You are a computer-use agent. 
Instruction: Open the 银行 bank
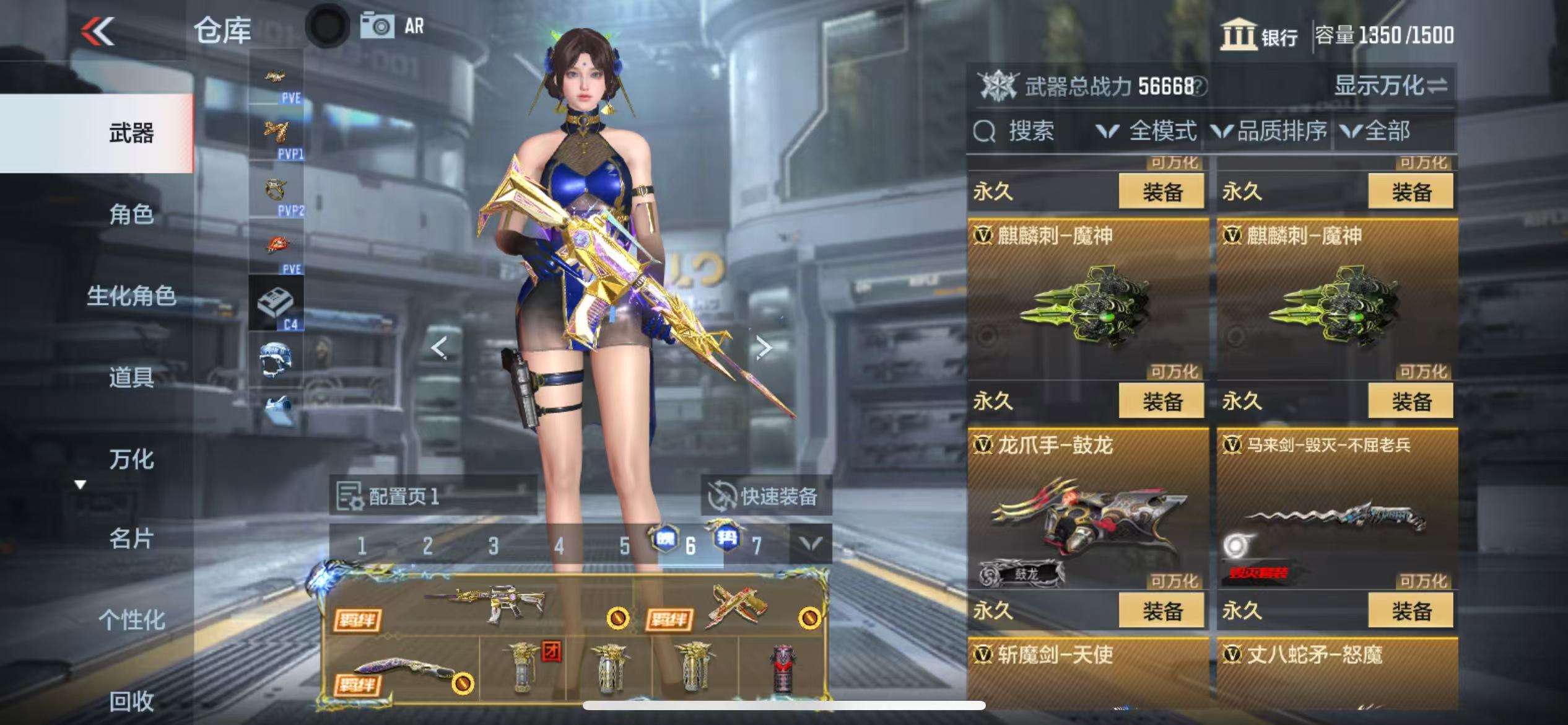pyautogui.click(x=1259, y=35)
